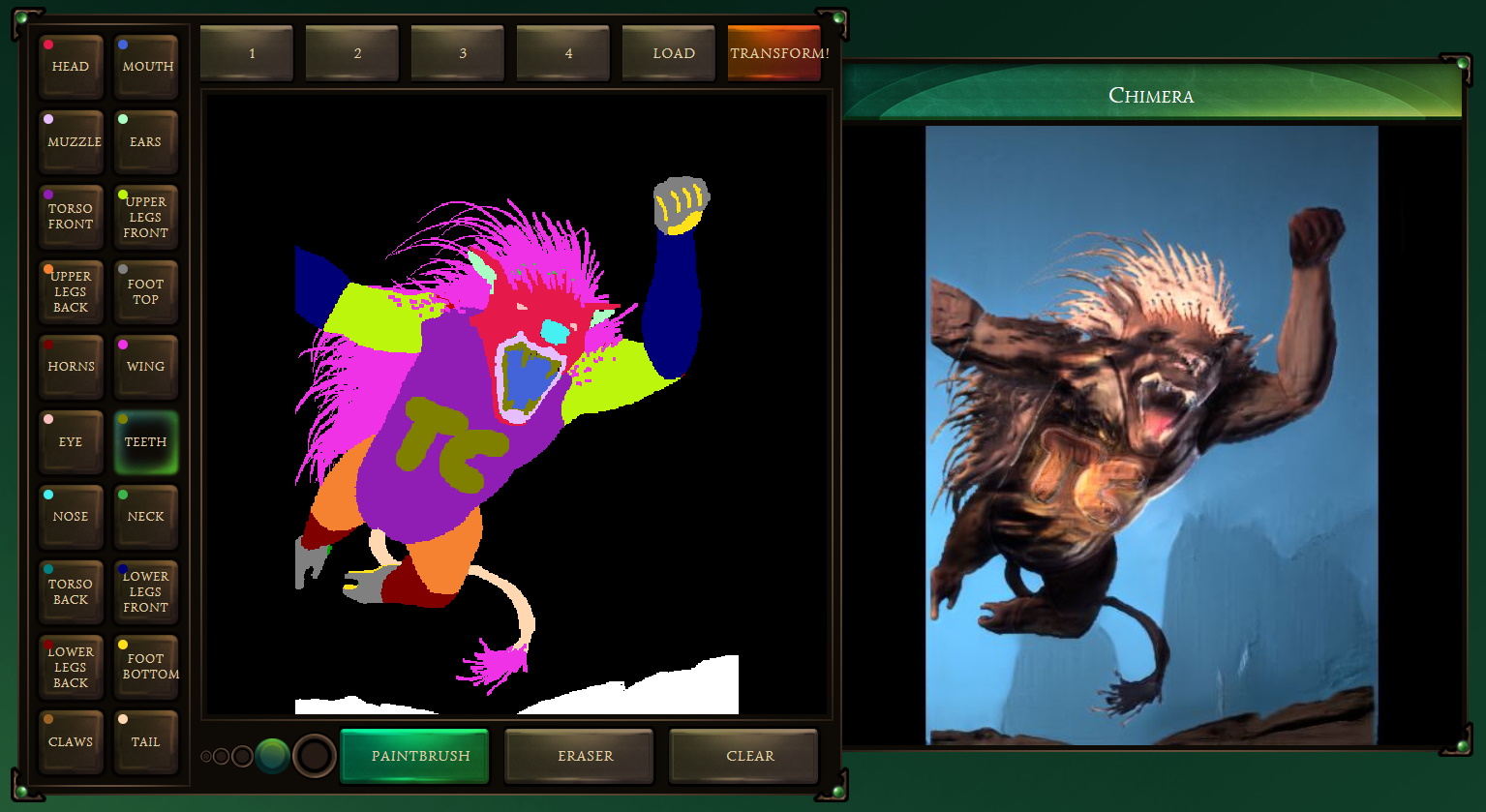
Task: Click the LOWER LEGS BACK color dot
Action: coord(49,644)
